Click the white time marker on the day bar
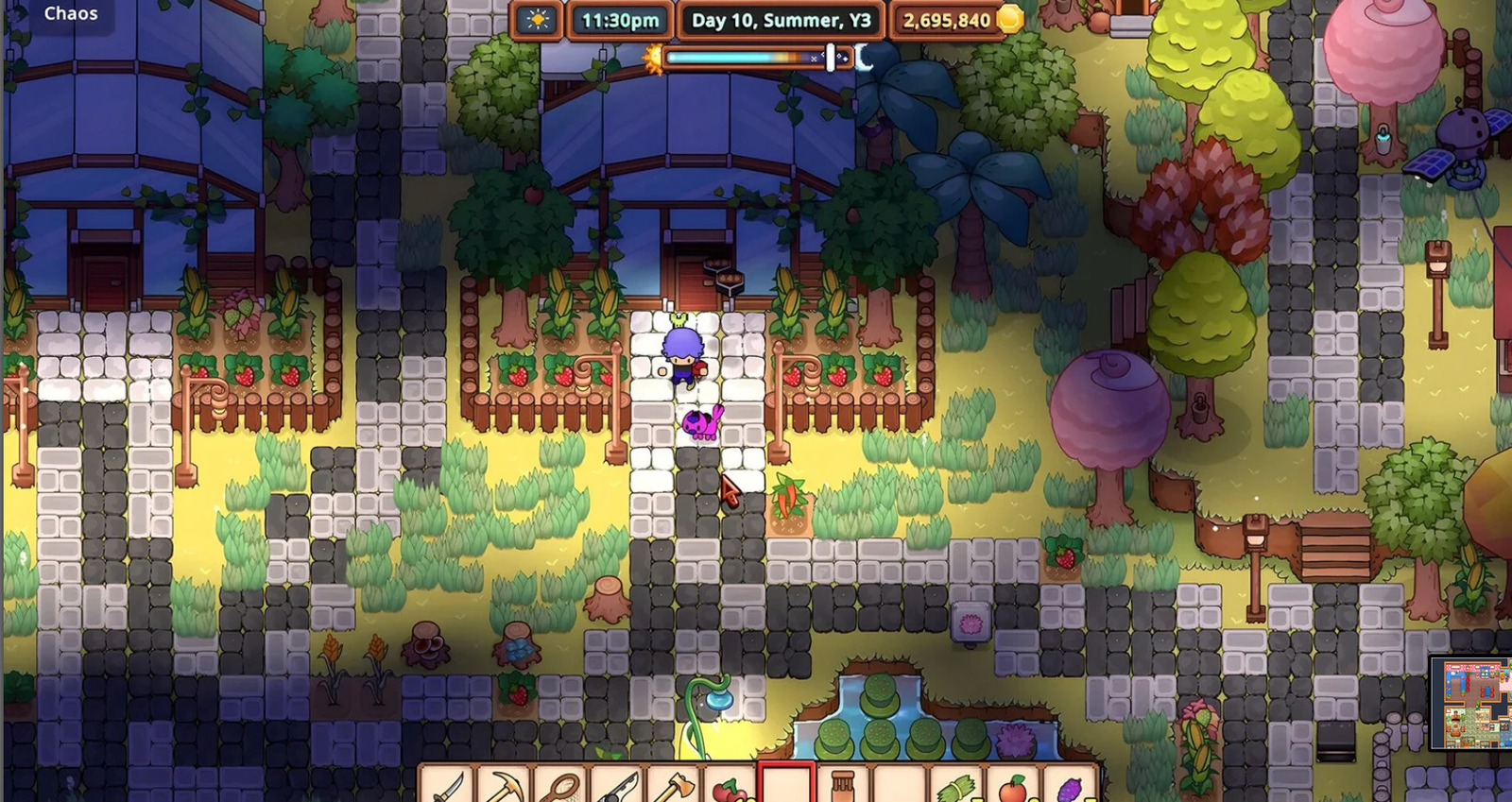The image size is (1512, 802). point(829,59)
